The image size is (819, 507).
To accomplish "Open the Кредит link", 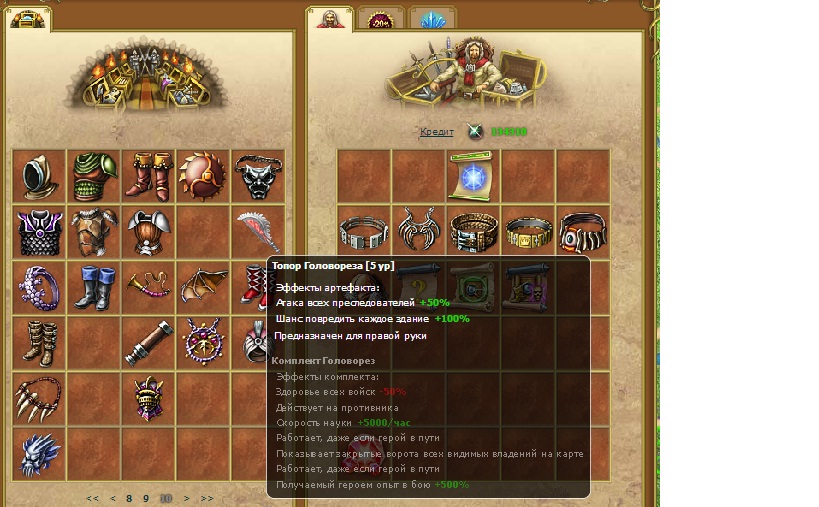I will click(x=436, y=132).
